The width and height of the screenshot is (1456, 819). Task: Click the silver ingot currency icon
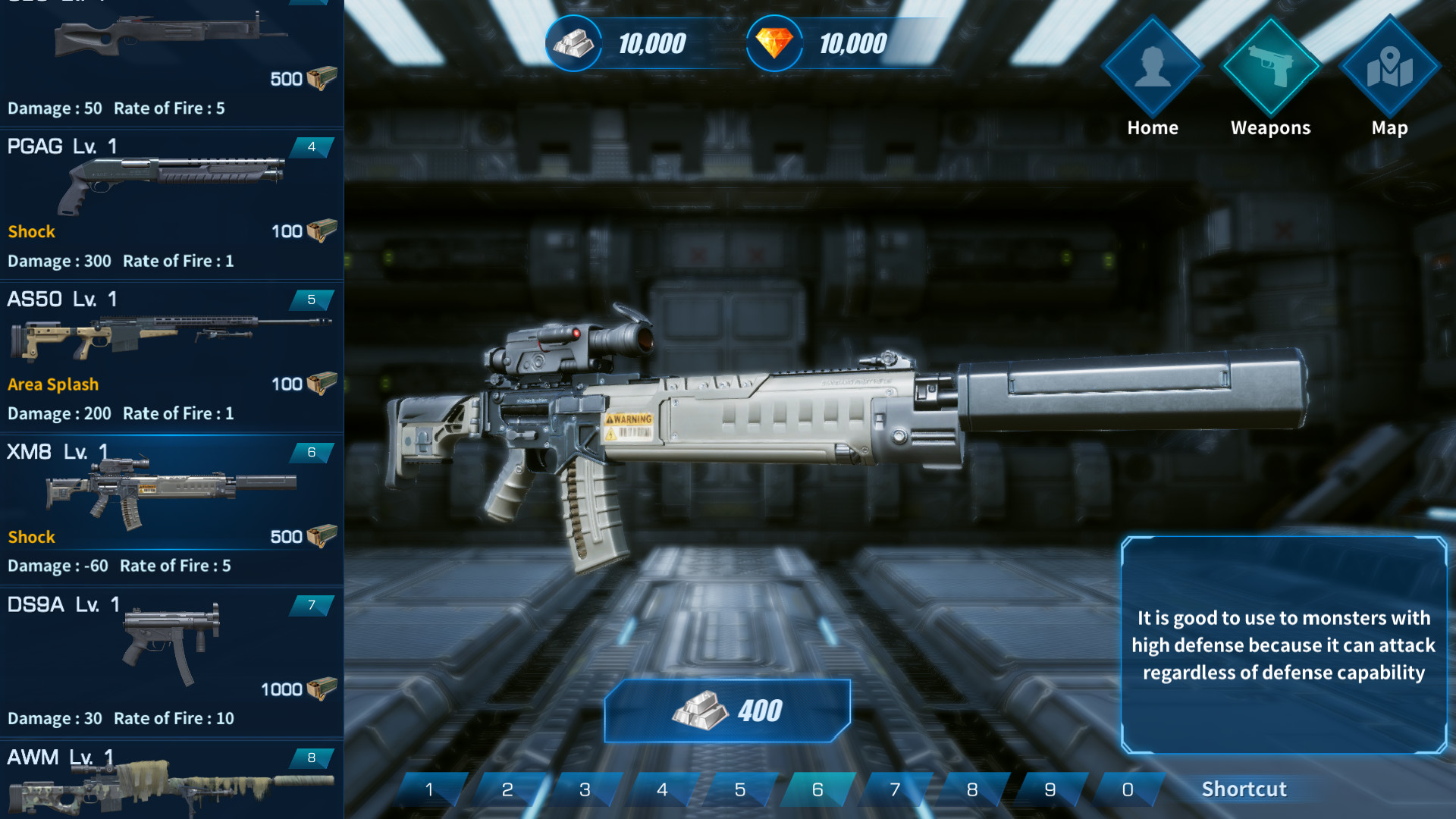(574, 43)
